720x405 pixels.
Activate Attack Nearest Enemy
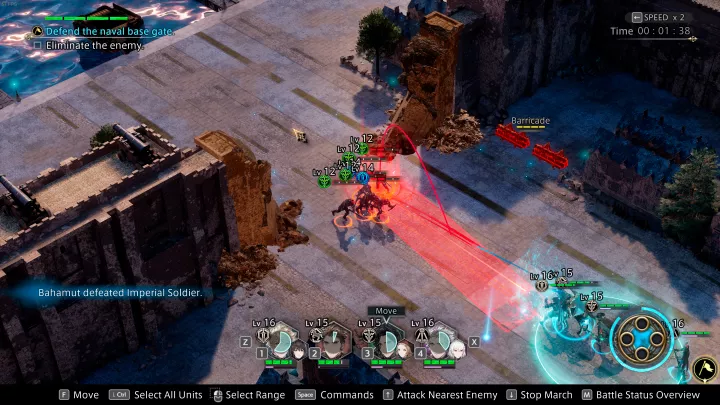coord(438,395)
